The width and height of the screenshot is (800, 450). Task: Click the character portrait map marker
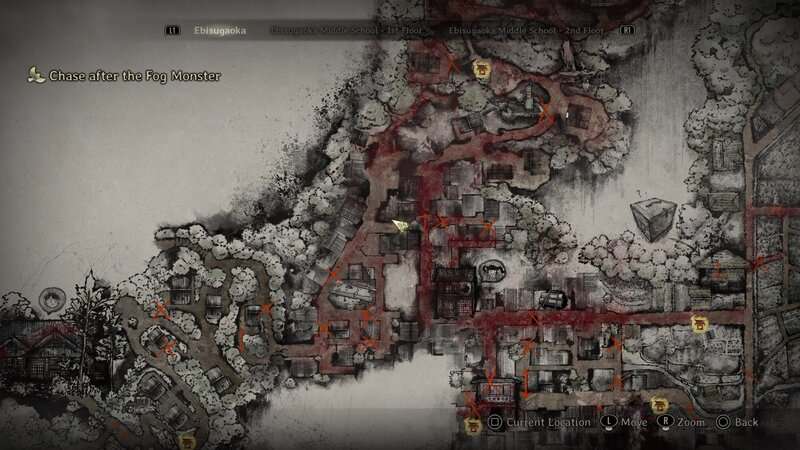pos(52,297)
